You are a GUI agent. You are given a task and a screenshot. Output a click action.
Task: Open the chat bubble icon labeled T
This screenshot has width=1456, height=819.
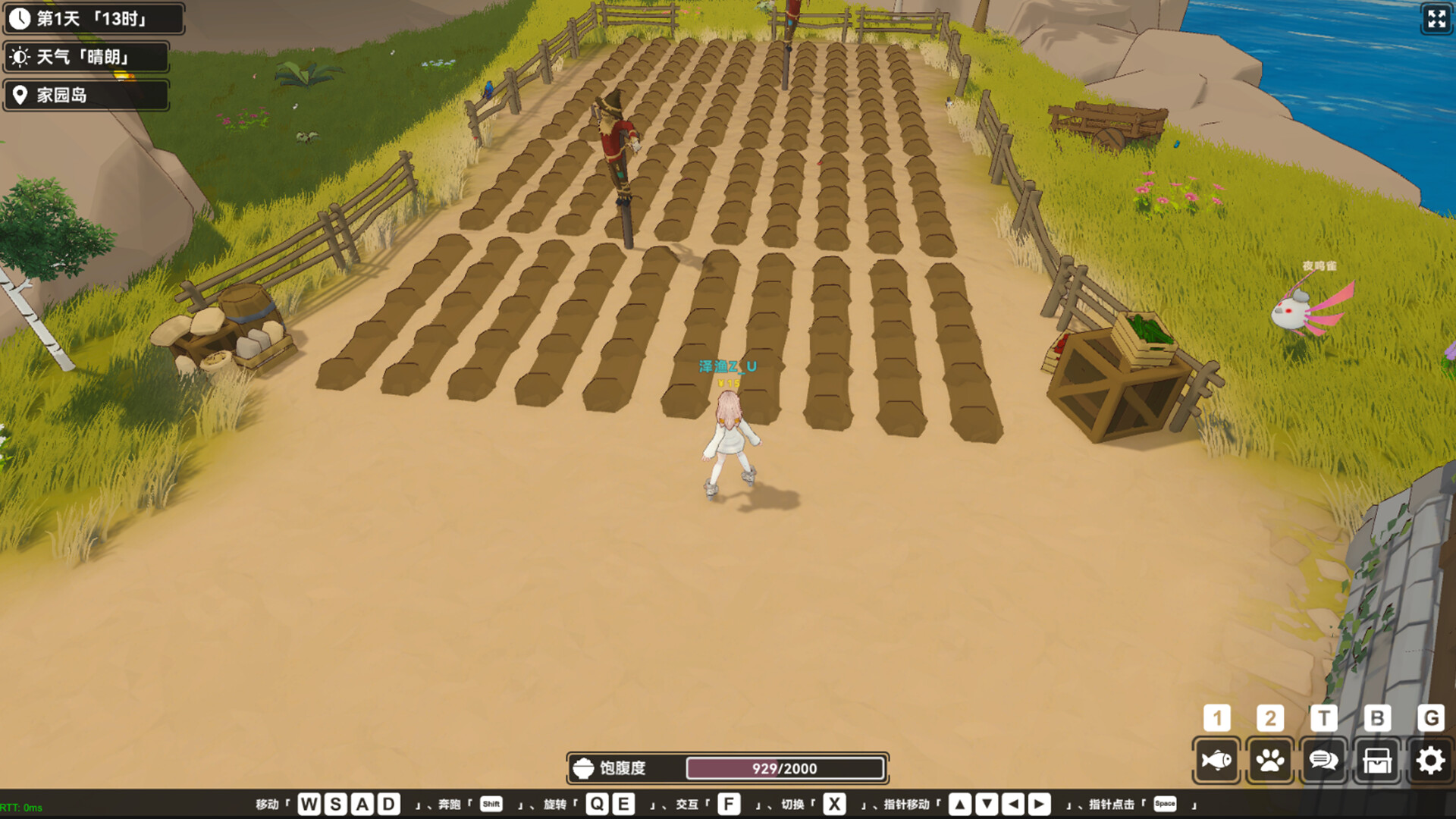(1323, 760)
